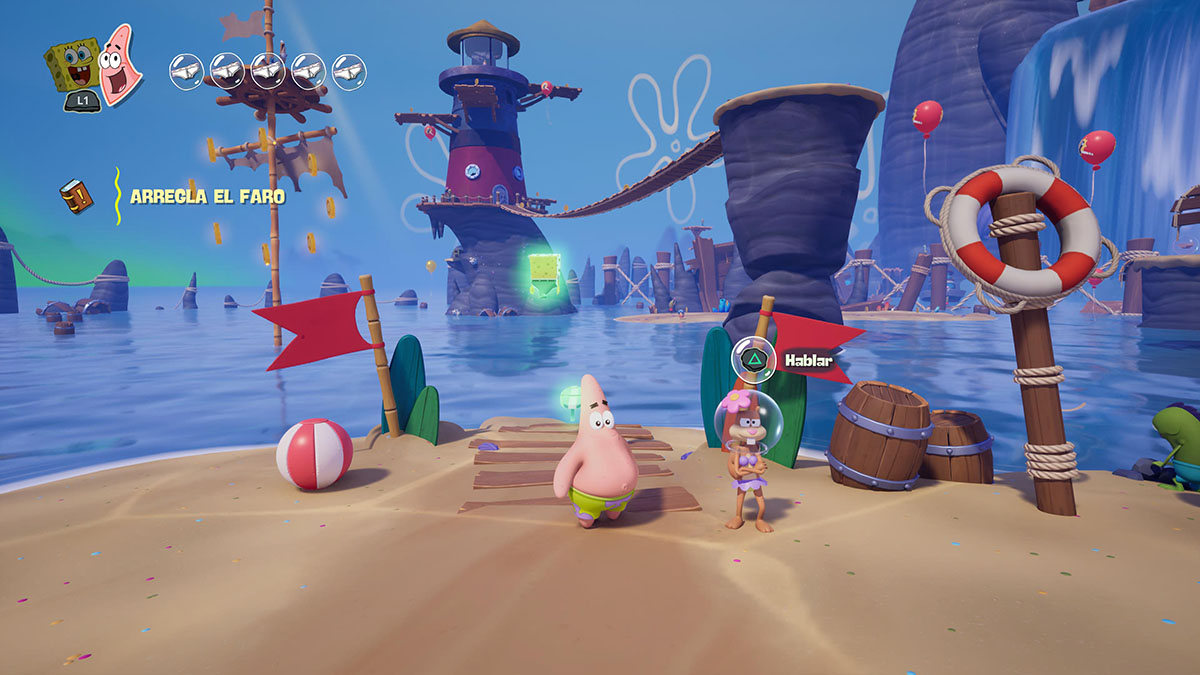Click the 'Arregla el faro' objective tracker
This screenshot has height=675, width=1200.
click(x=207, y=197)
